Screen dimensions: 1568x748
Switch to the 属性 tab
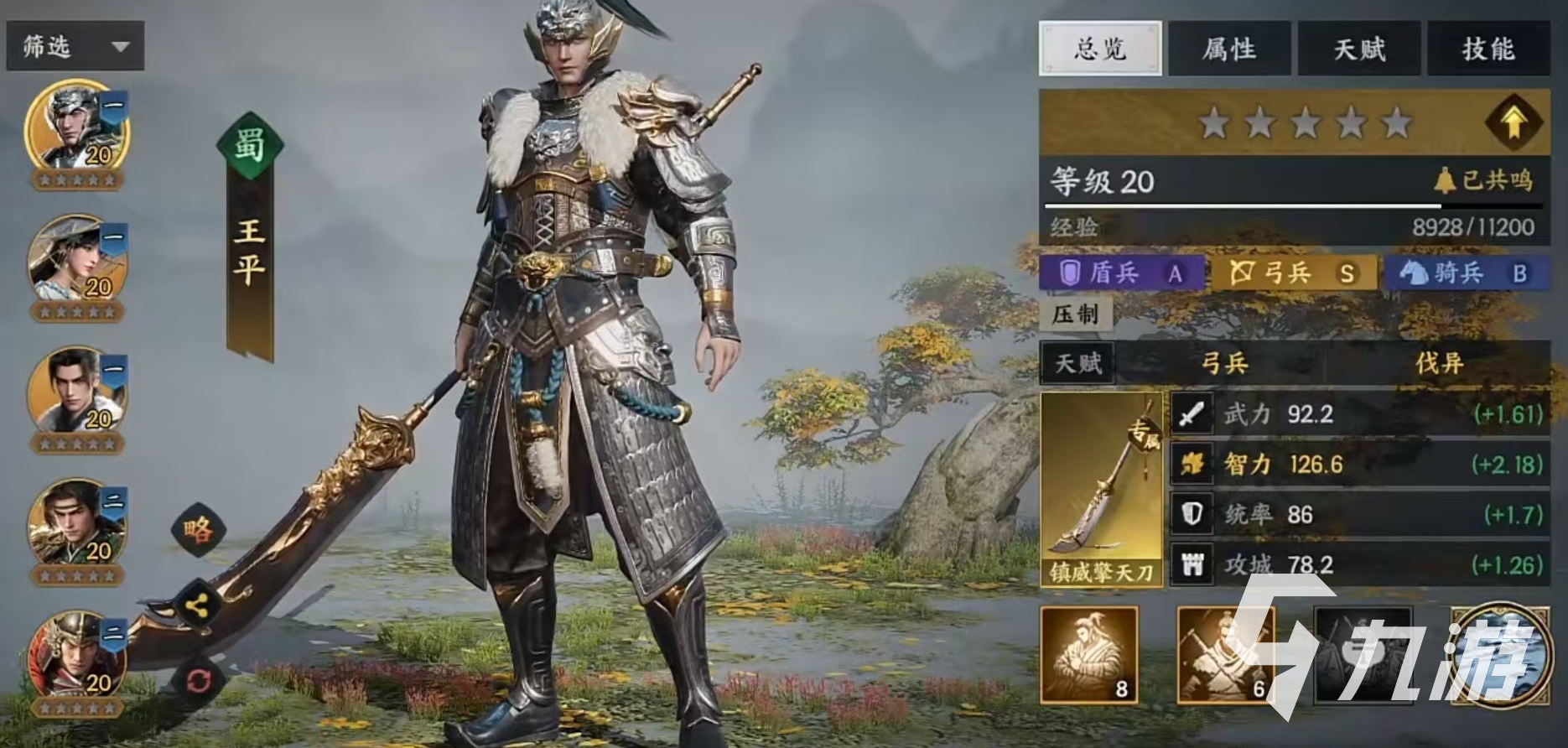coord(1229,50)
